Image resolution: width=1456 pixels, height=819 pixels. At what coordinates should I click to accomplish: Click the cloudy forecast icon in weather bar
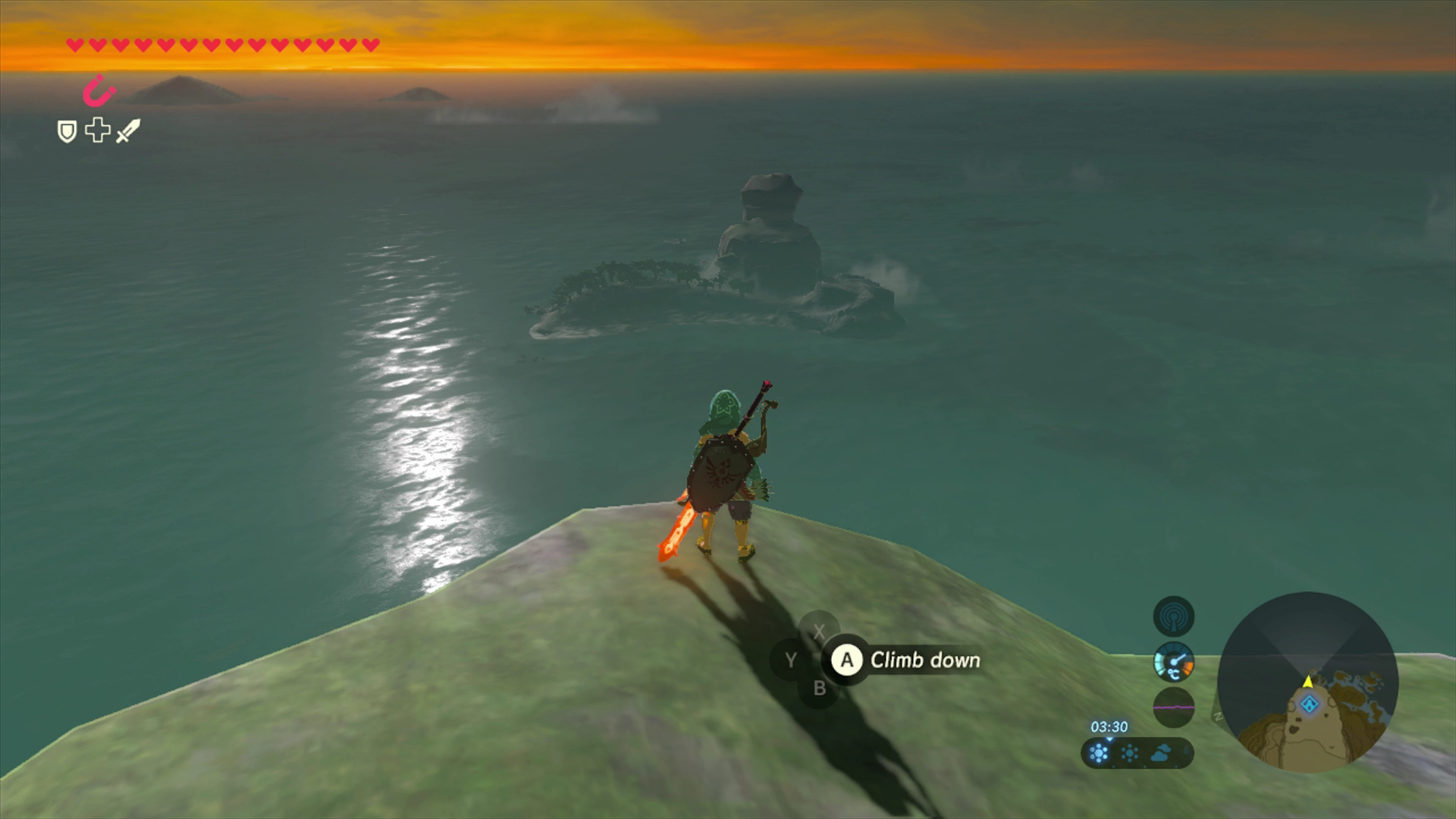point(1160,754)
